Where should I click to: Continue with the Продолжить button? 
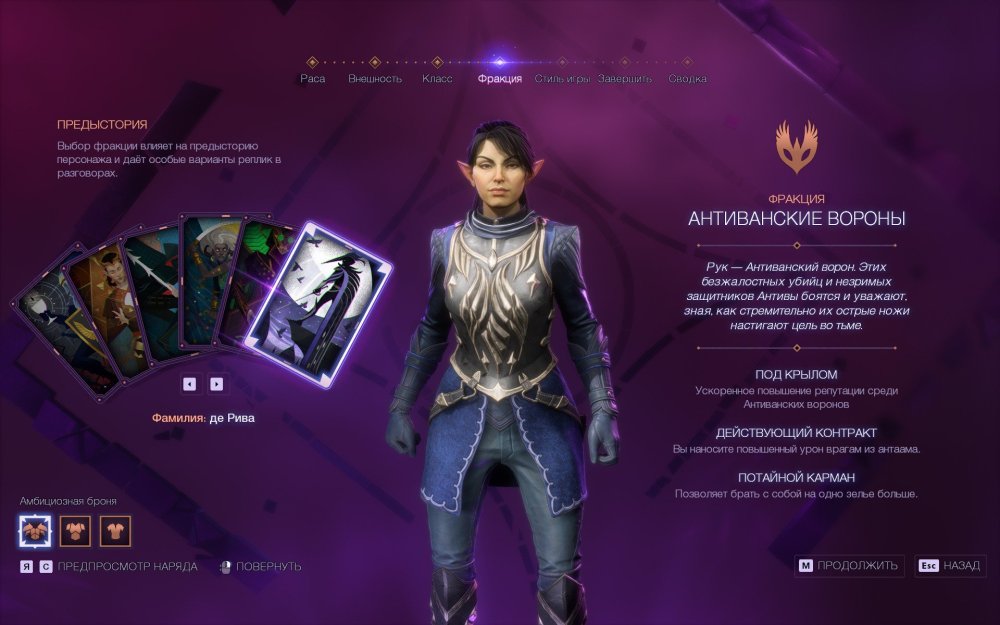coord(850,566)
